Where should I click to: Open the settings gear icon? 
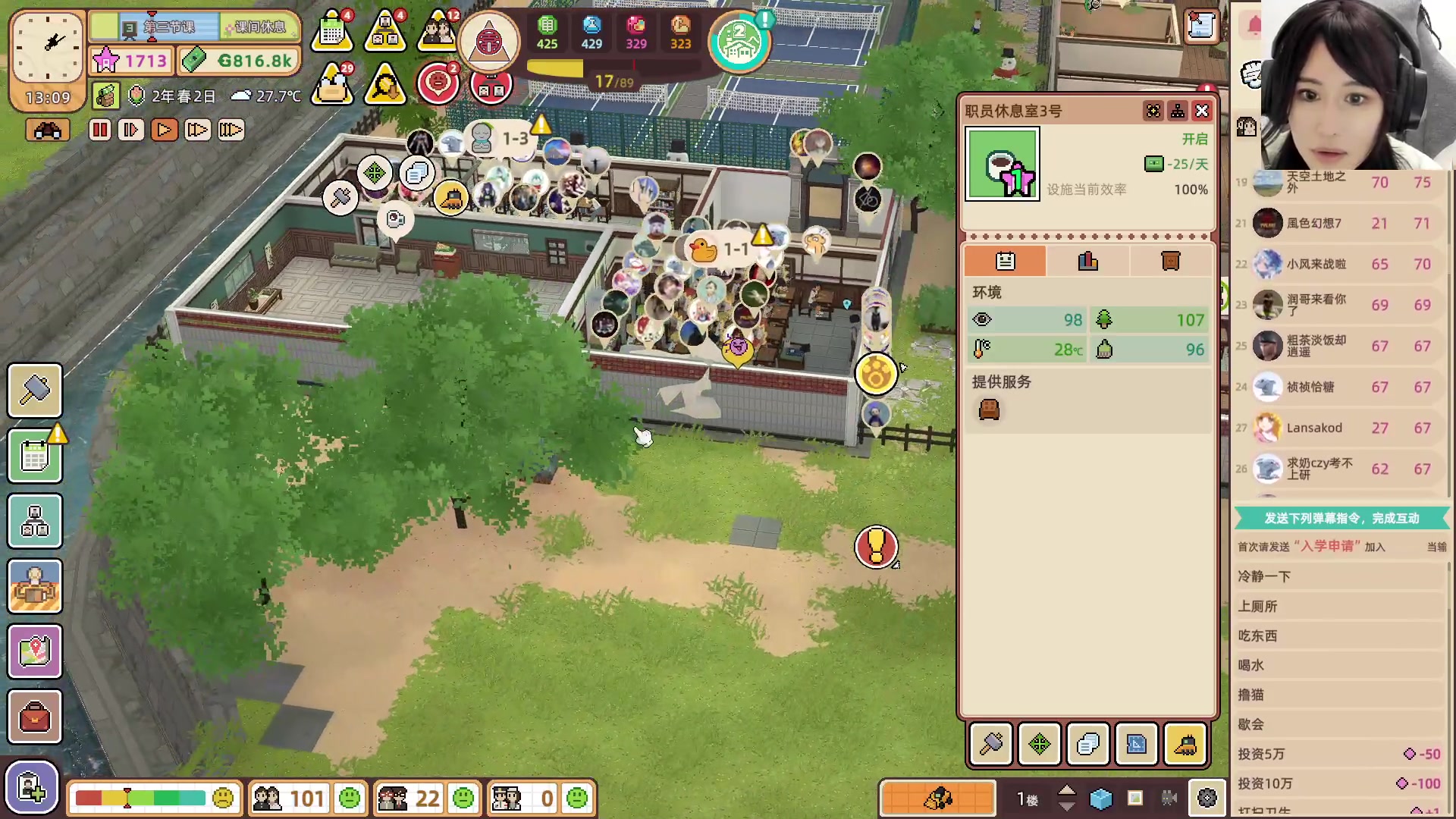tap(1207, 799)
